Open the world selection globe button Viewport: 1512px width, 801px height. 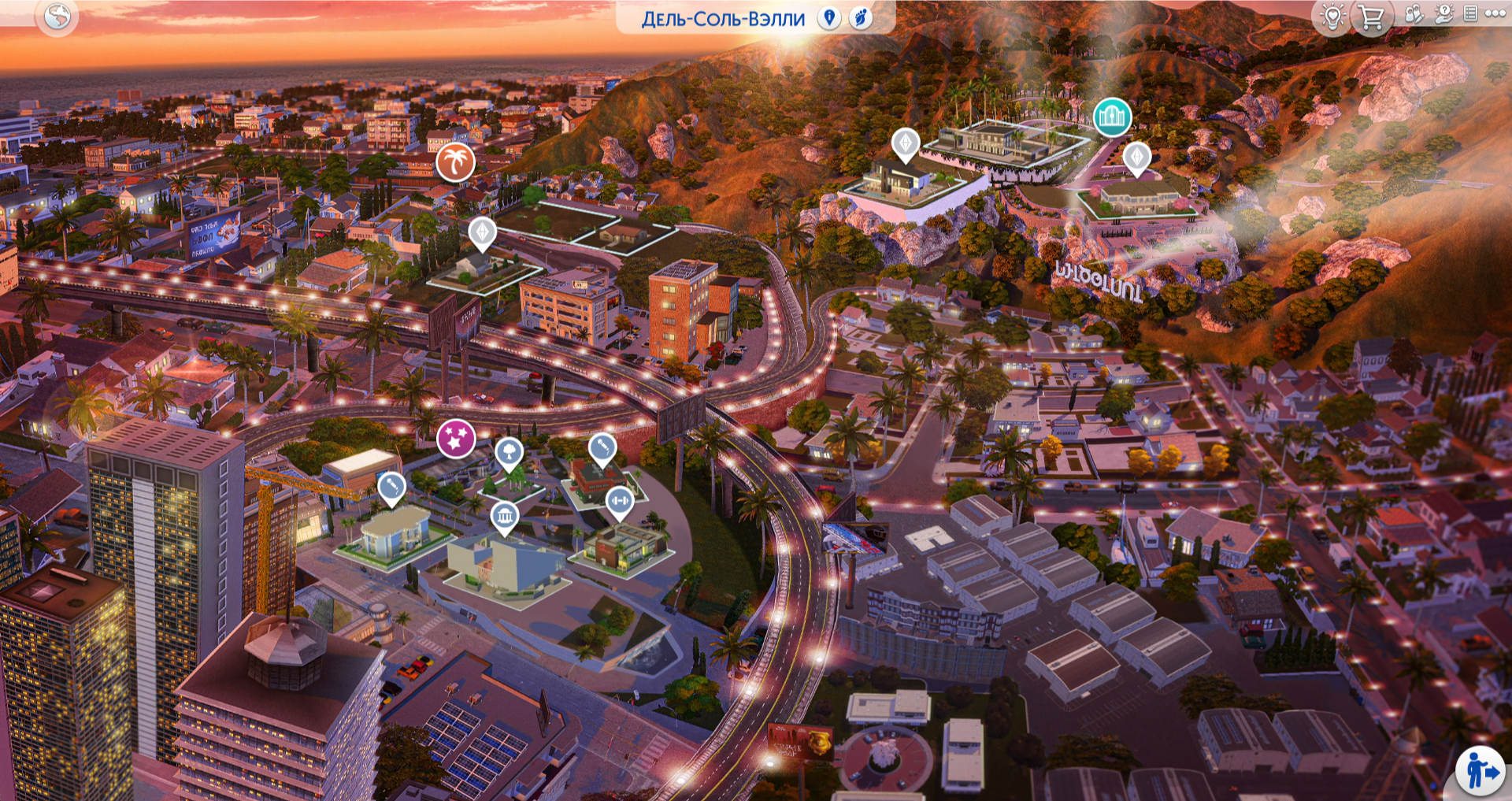tap(57, 16)
